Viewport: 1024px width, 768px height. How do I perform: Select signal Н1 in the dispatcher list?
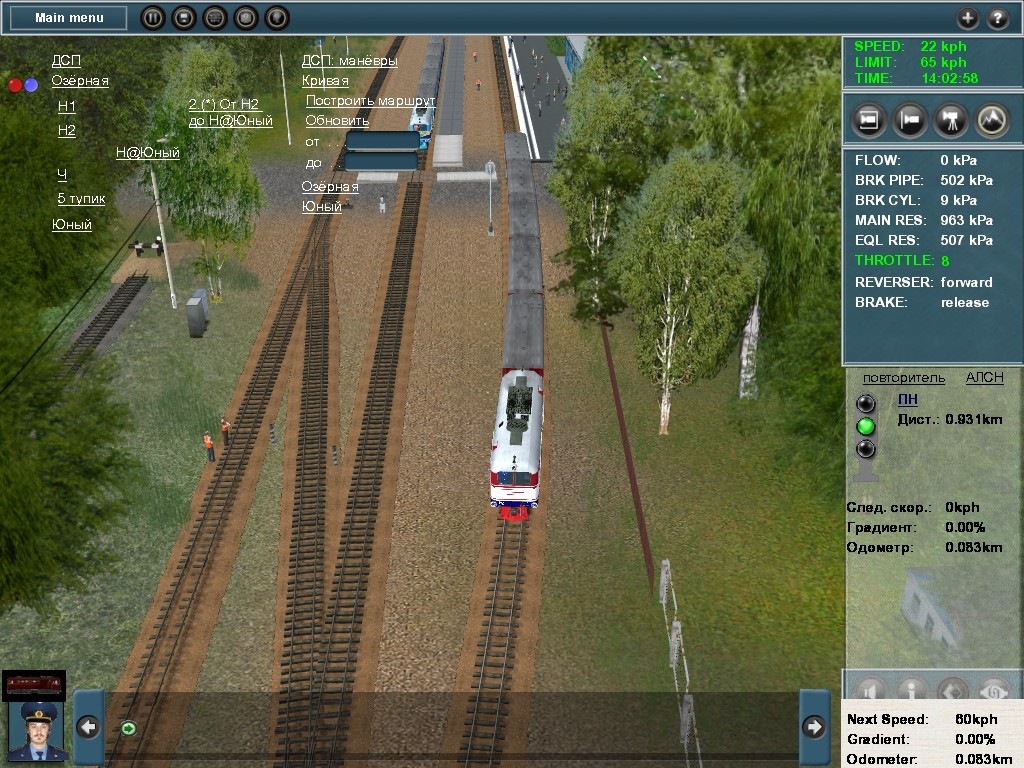[x=67, y=106]
